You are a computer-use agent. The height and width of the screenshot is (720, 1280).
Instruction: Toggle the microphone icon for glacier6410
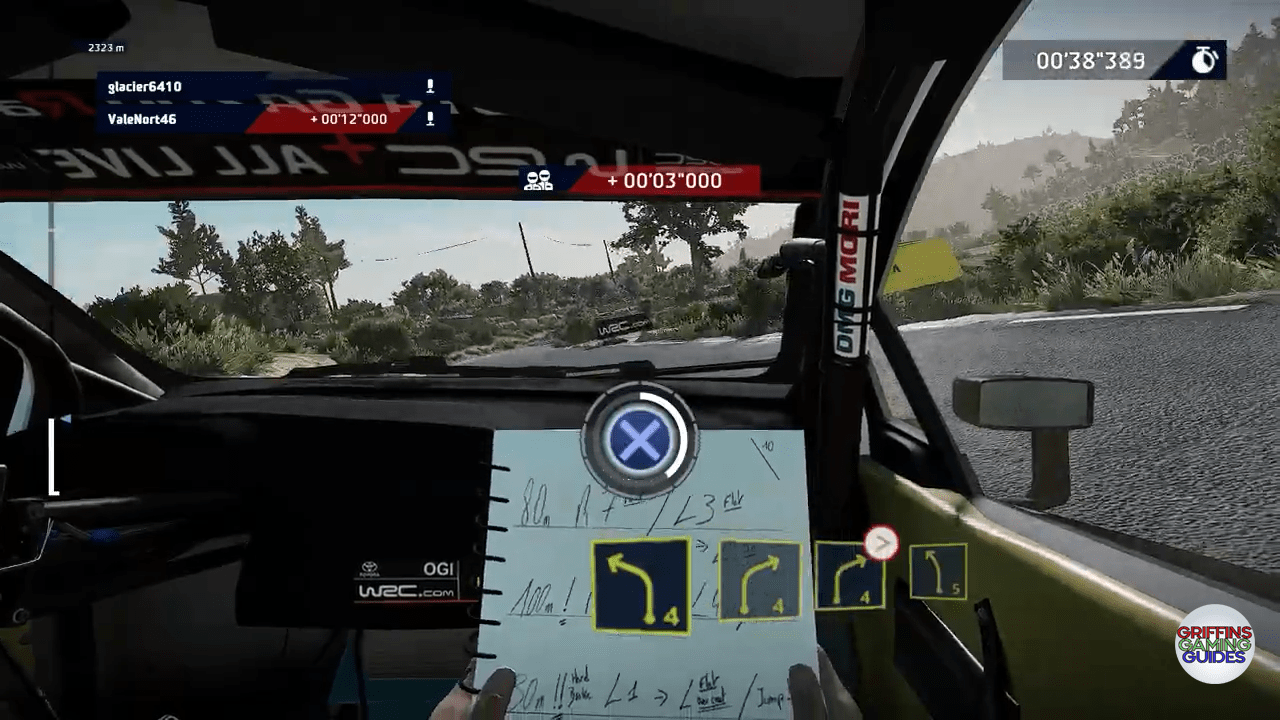click(430, 86)
